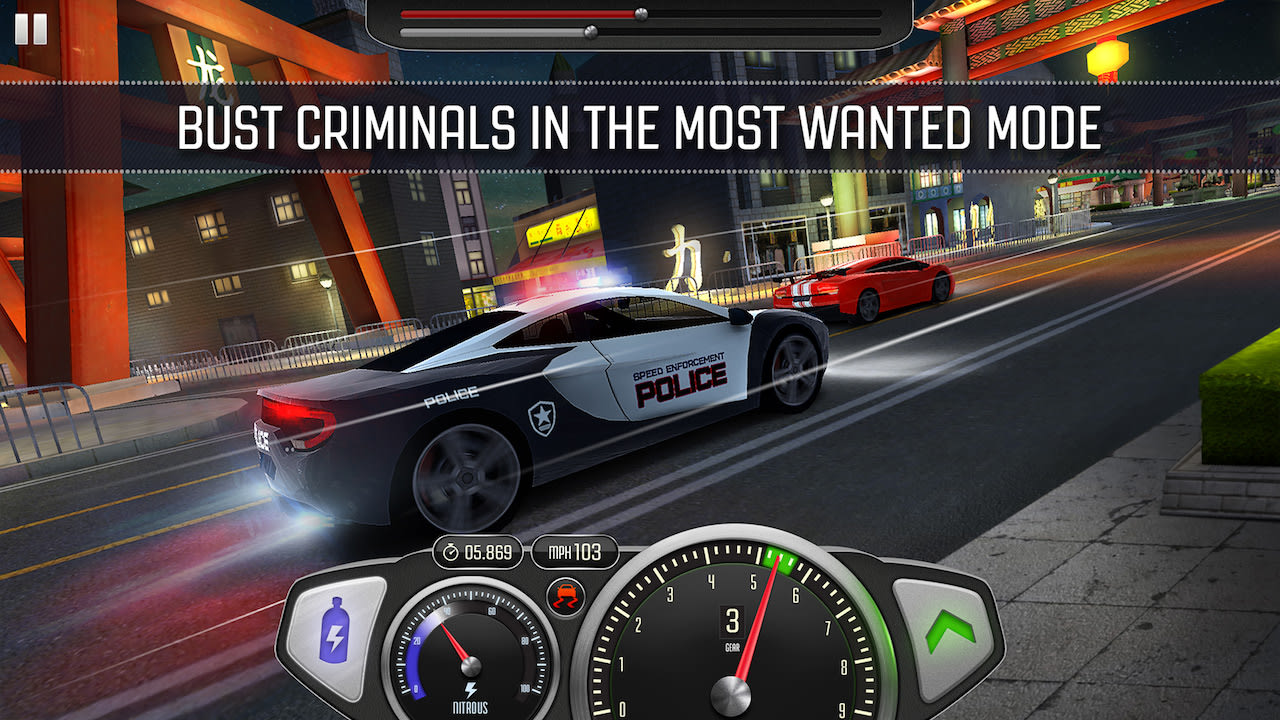Viewport: 1280px width, 720px height.
Task: Tap the lightning symbol inside the bottle button
Action: (337, 637)
